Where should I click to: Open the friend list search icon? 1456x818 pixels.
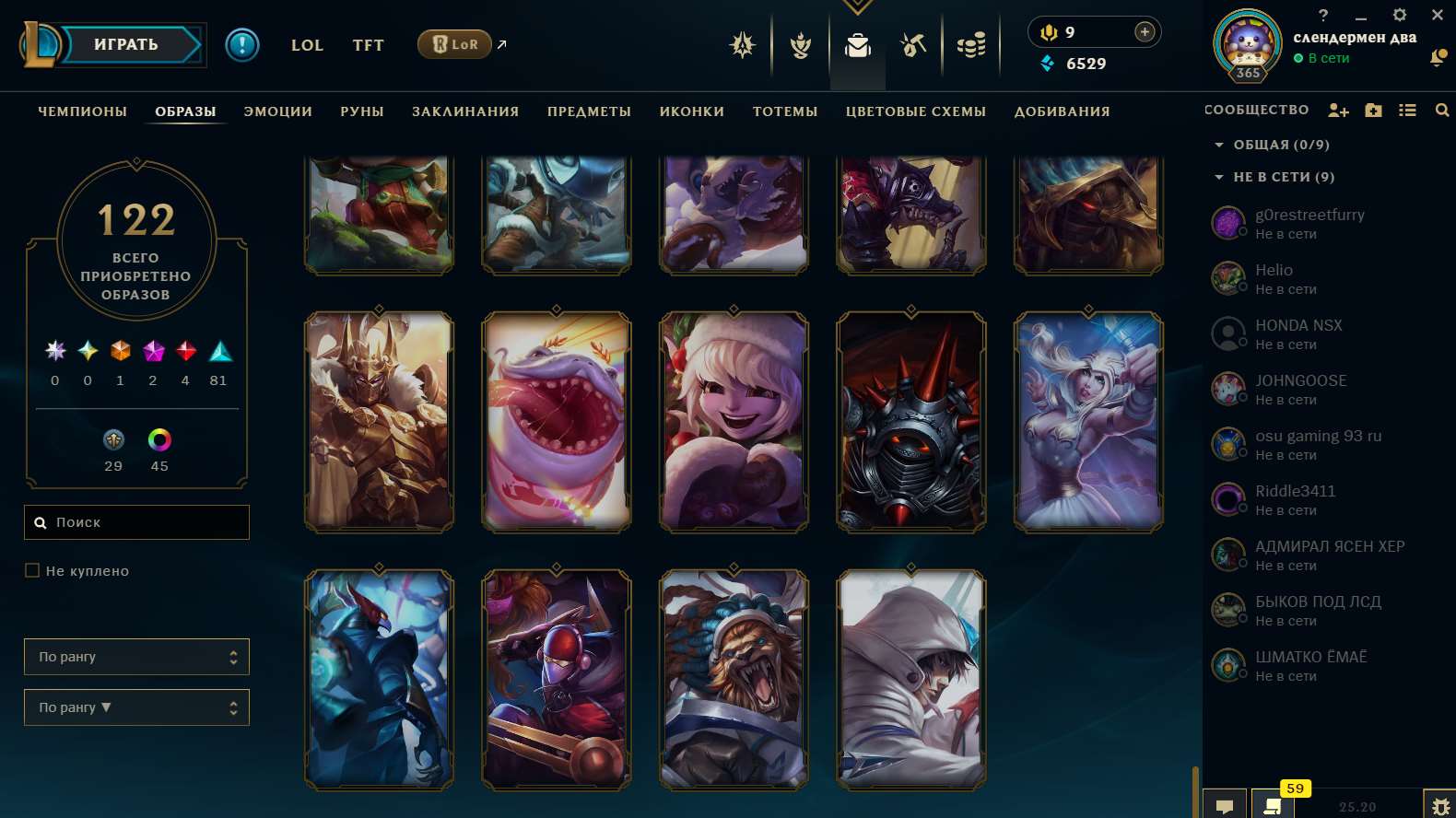click(1441, 110)
